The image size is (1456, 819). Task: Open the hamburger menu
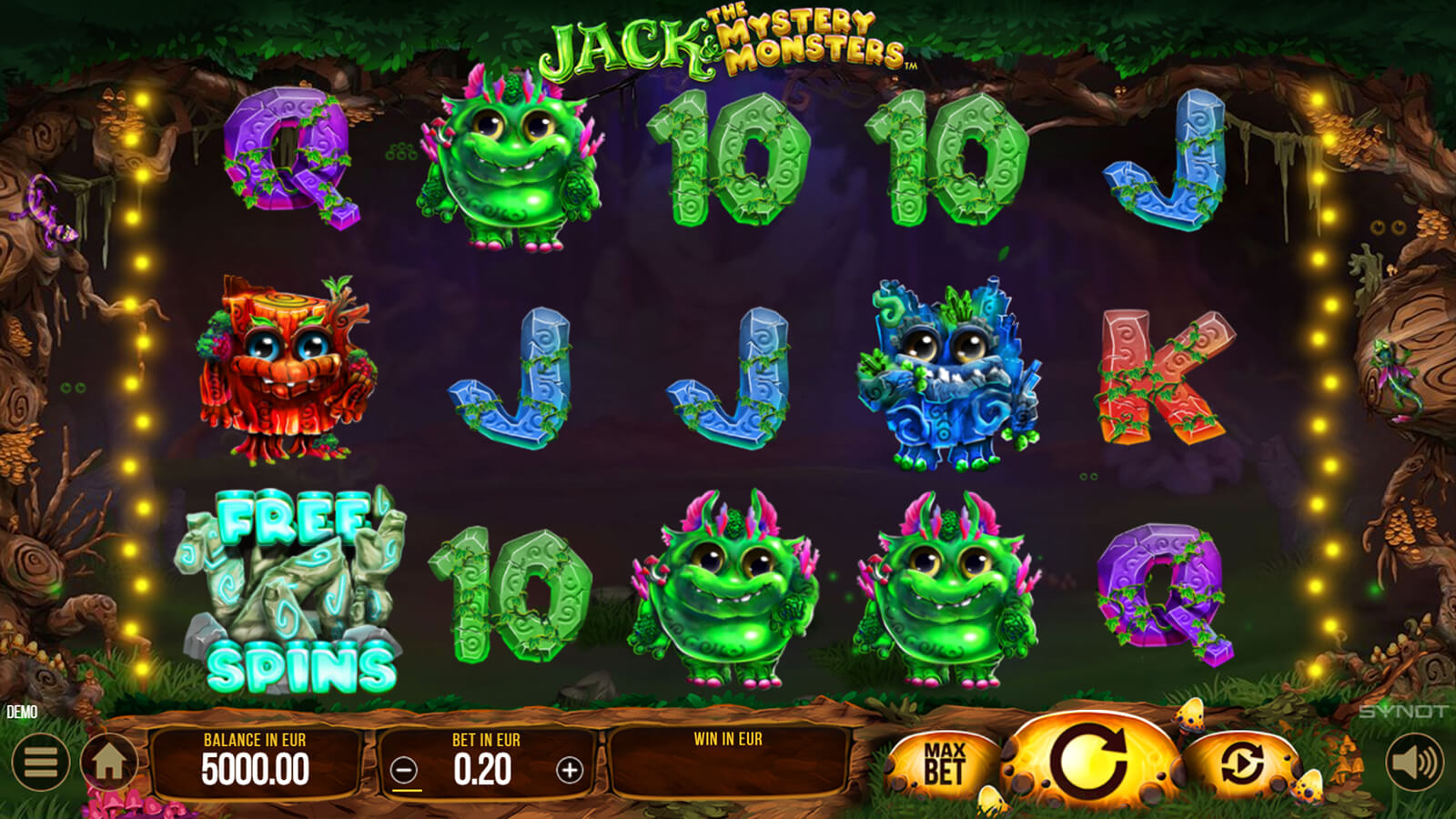click(x=41, y=763)
